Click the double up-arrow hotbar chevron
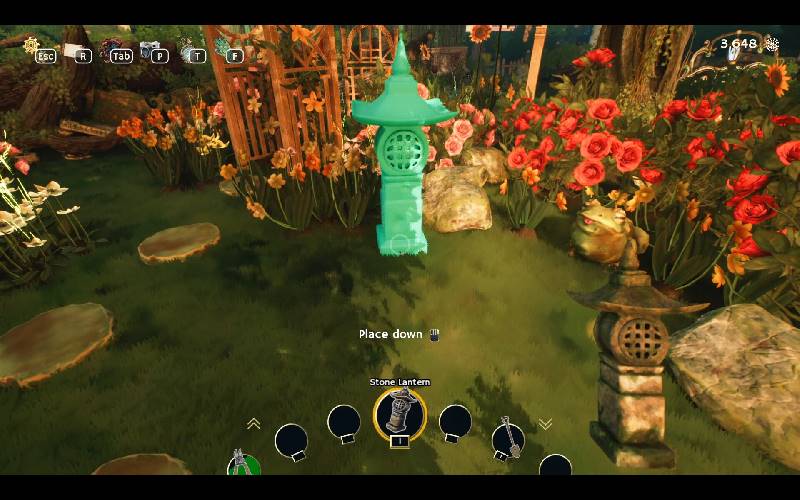This screenshot has width=800, height=500. pos(254,424)
